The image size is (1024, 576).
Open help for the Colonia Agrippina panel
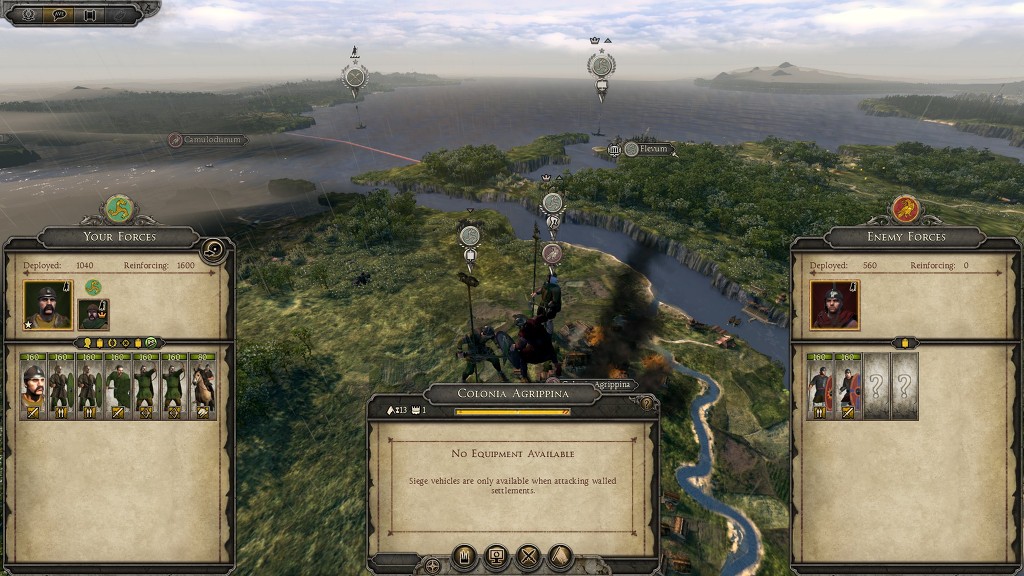tap(646, 404)
